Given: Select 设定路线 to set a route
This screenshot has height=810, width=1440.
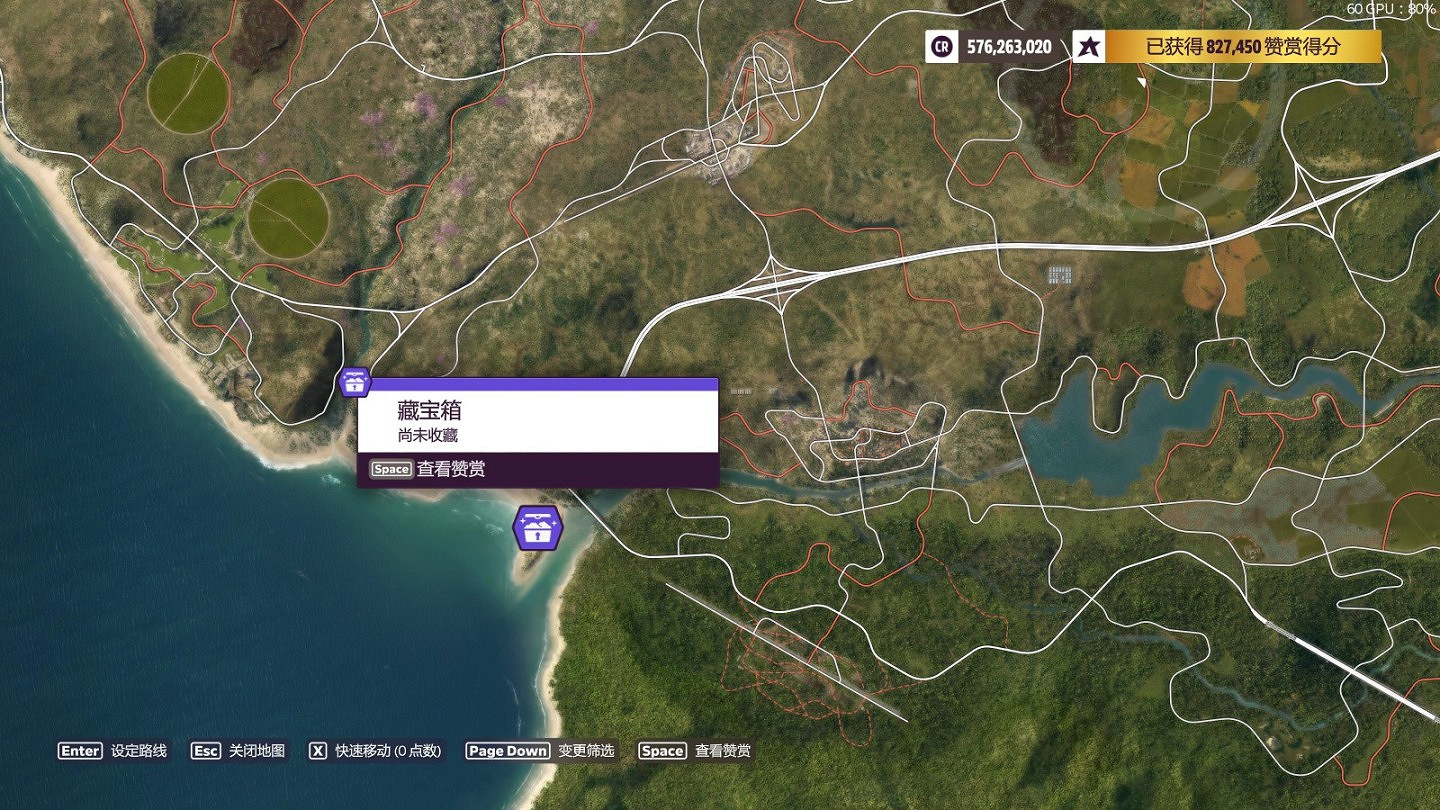Looking at the screenshot, I should pyautogui.click(x=139, y=750).
